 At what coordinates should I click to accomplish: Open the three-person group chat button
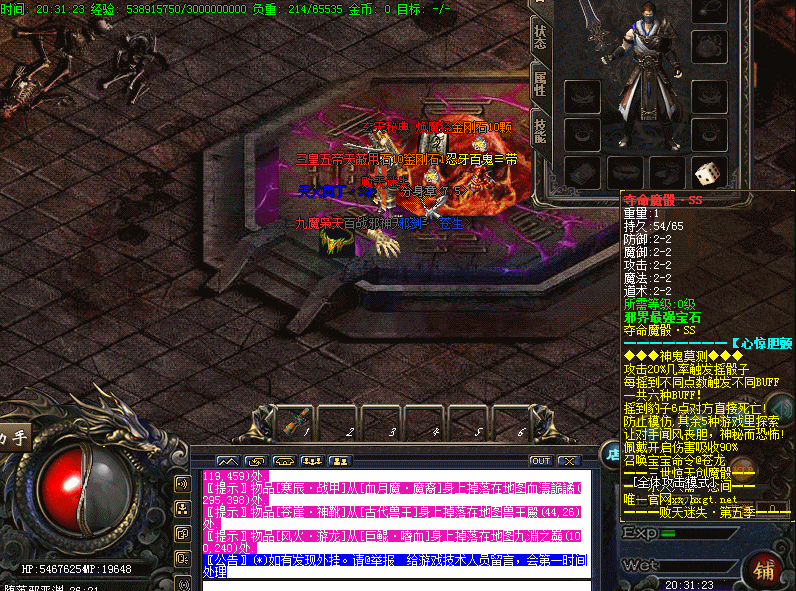pyautogui.click(x=311, y=460)
